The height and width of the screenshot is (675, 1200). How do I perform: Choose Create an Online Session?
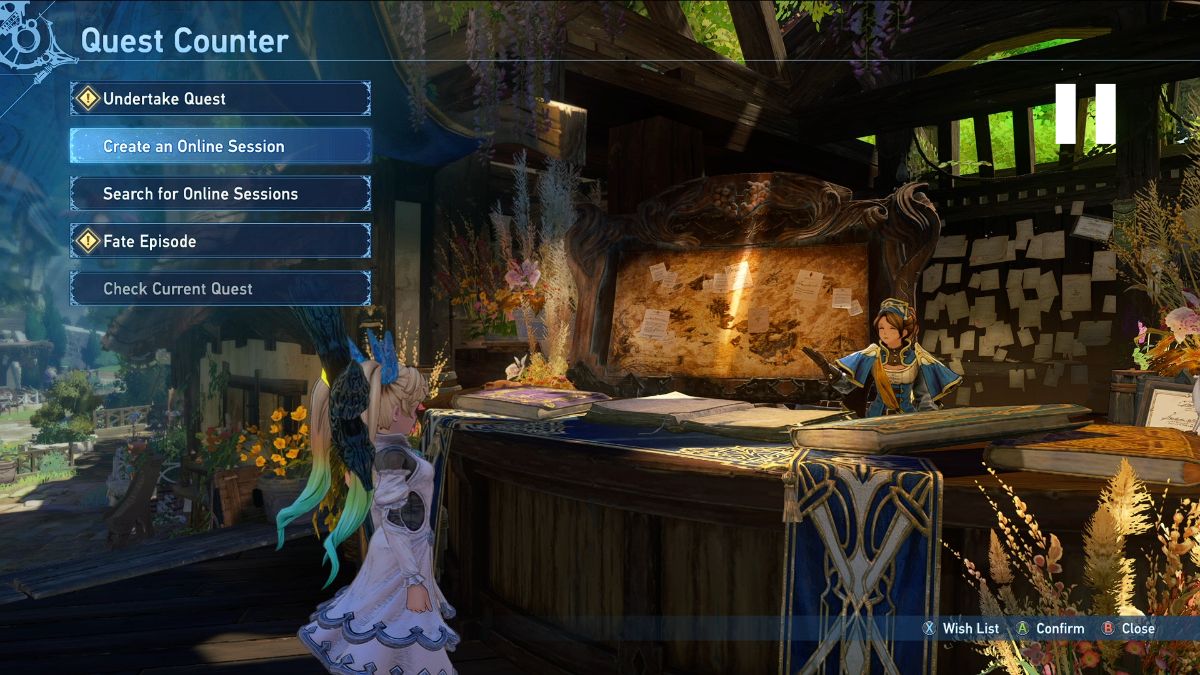[x=220, y=146]
